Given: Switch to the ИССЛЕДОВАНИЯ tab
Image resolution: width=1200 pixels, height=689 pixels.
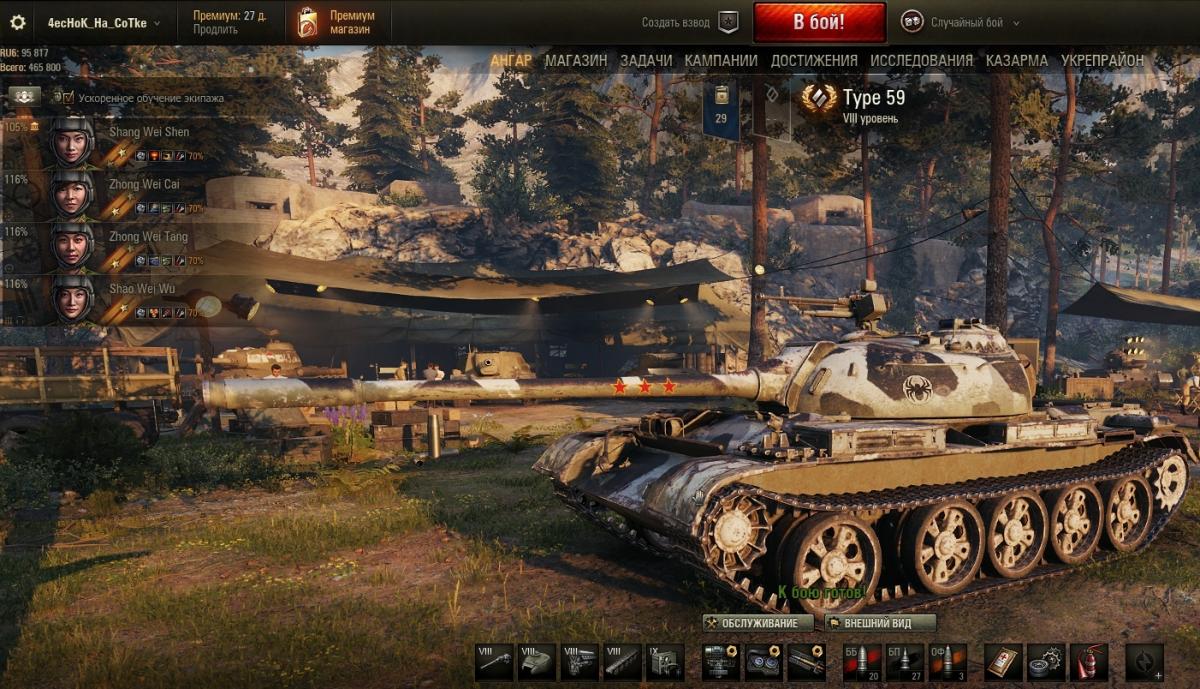Looking at the screenshot, I should point(921,60).
